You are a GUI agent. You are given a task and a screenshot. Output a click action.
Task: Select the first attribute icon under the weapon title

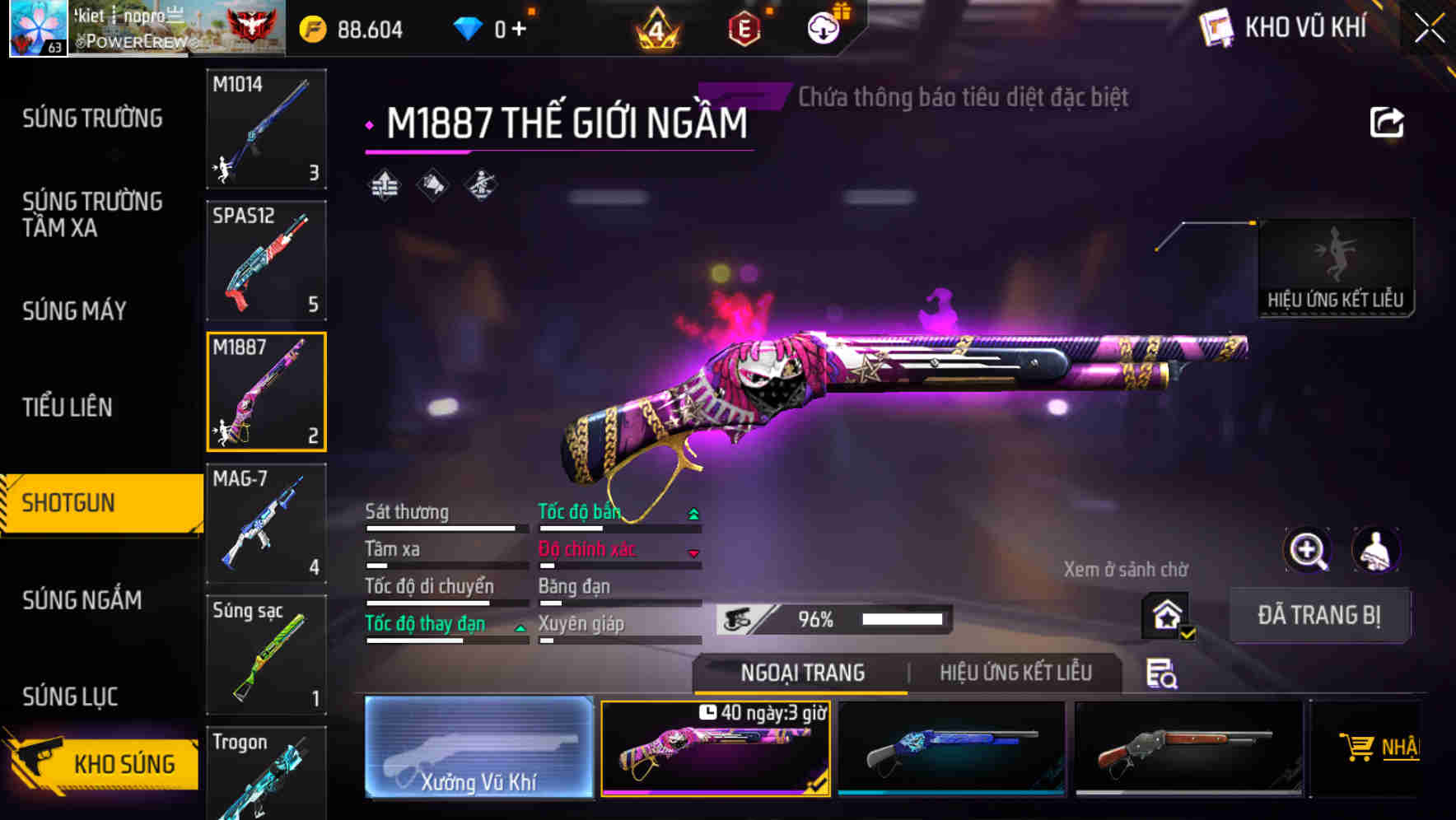383,186
